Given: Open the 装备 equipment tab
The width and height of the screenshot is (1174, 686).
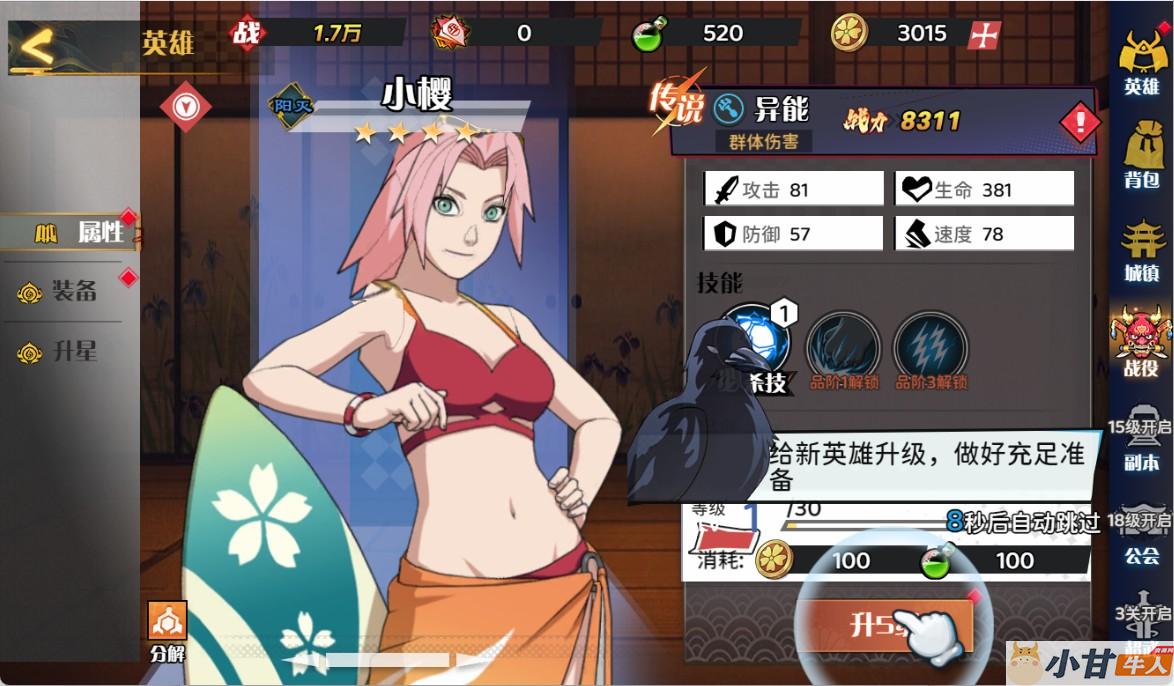Looking at the screenshot, I should [62, 291].
